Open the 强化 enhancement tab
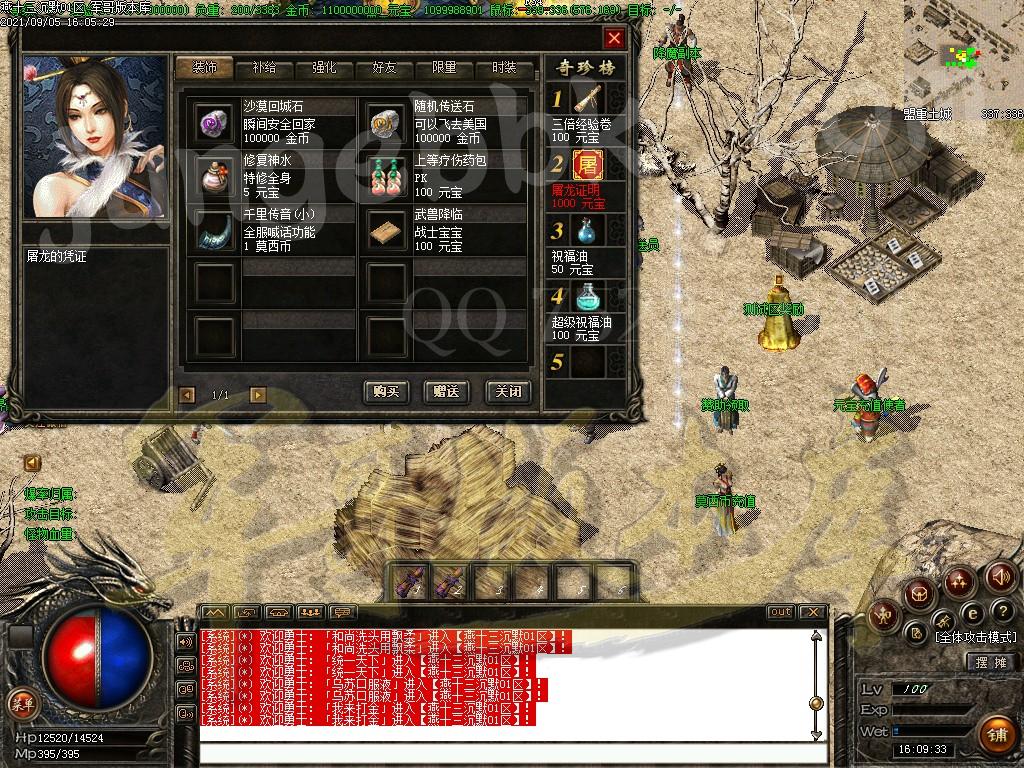The width and height of the screenshot is (1024, 768). pyautogui.click(x=324, y=68)
